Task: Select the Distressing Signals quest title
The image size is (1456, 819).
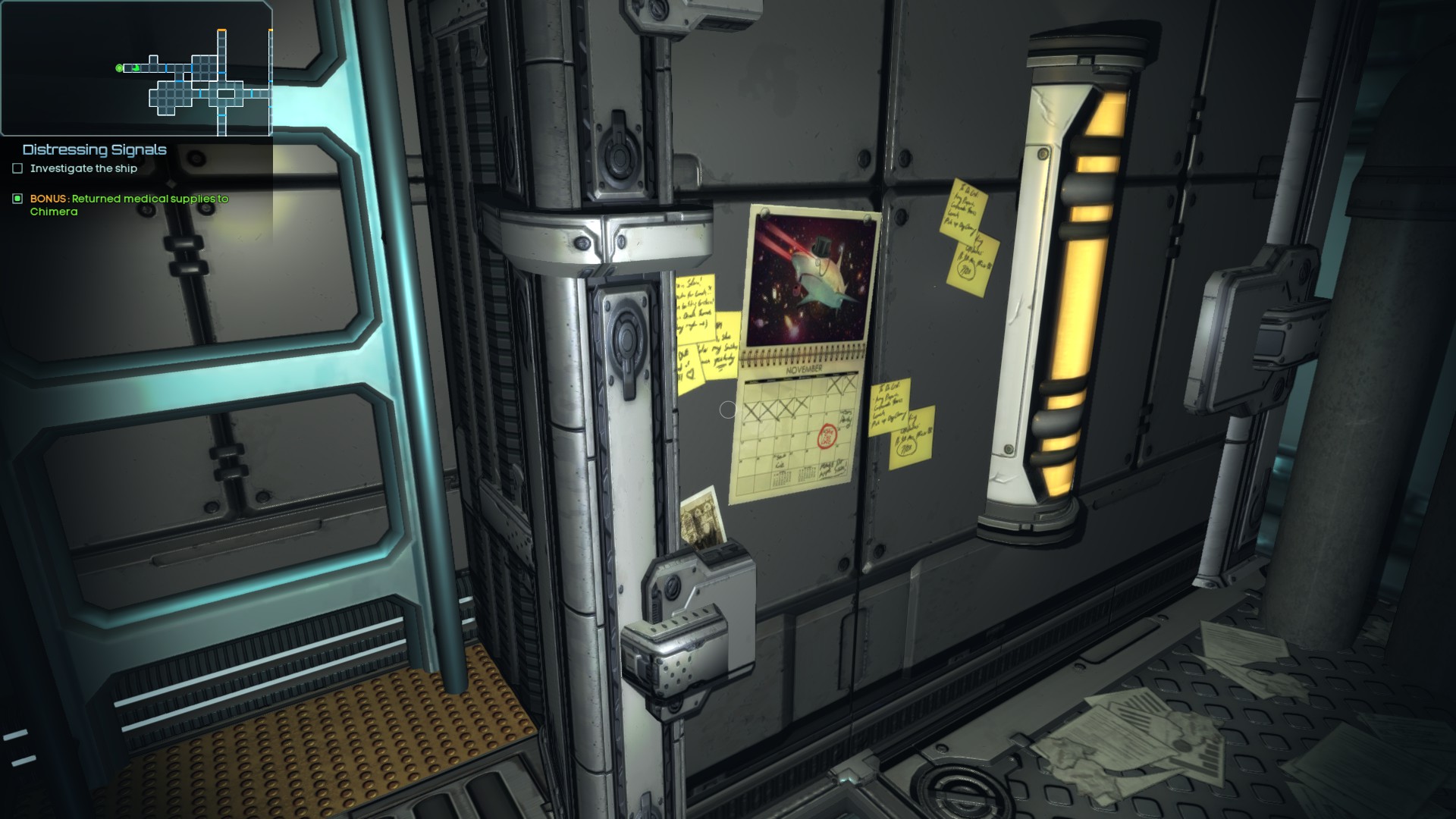Action: pyautogui.click(x=95, y=149)
